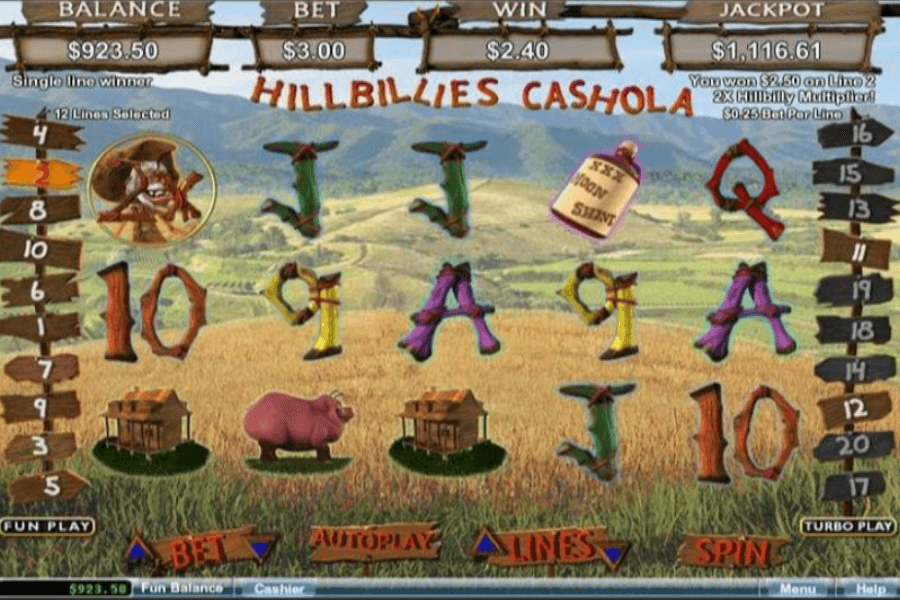Open the Menu in the bottom bar
Image resolution: width=900 pixels, height=600 pixels.
coord(798,589)
